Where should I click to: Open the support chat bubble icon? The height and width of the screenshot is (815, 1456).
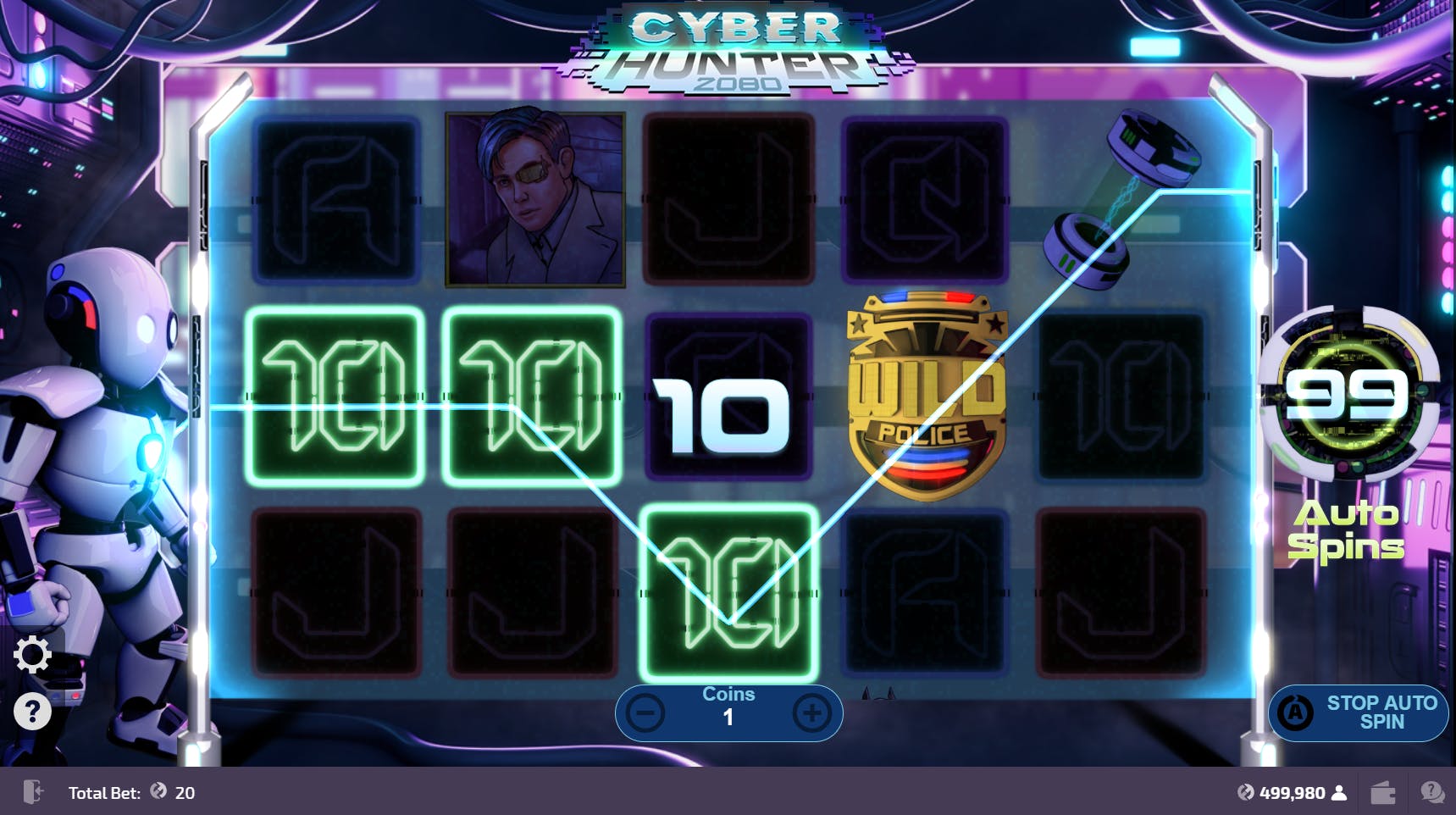[x=1432, y=793]
